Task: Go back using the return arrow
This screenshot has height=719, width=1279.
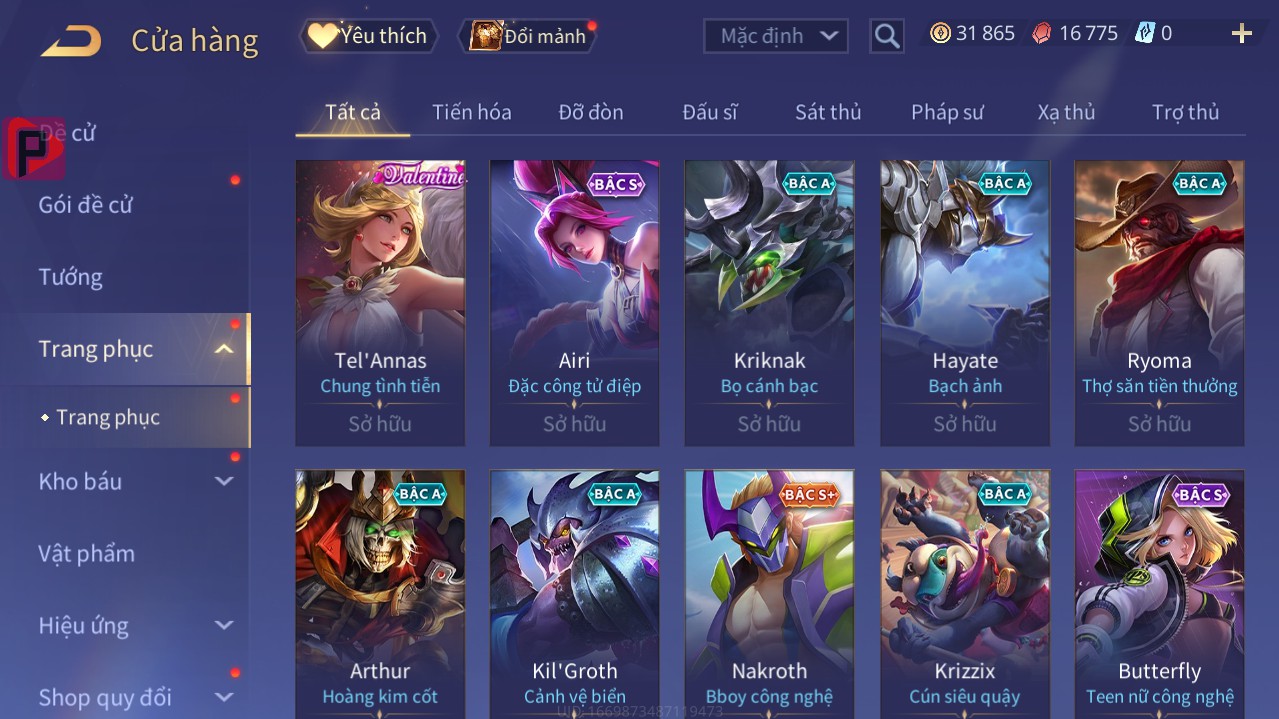Action: (x=71, y=41)
